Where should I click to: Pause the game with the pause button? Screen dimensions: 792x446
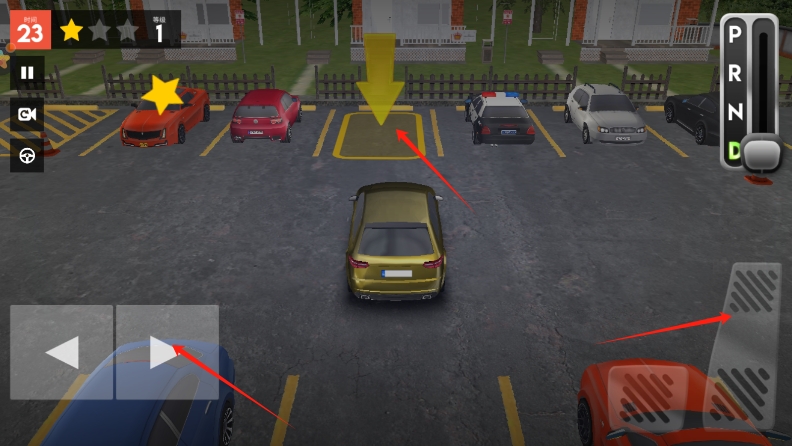[x=27, y=72]
